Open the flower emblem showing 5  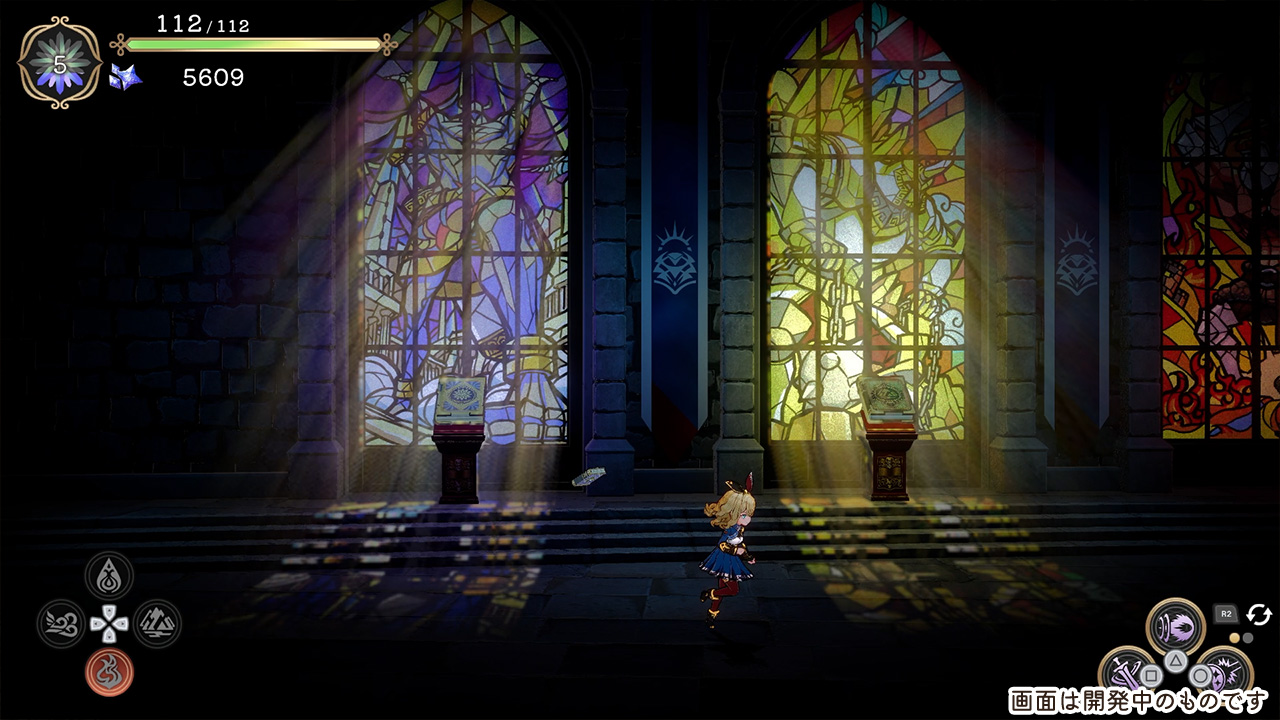point(59,63)
